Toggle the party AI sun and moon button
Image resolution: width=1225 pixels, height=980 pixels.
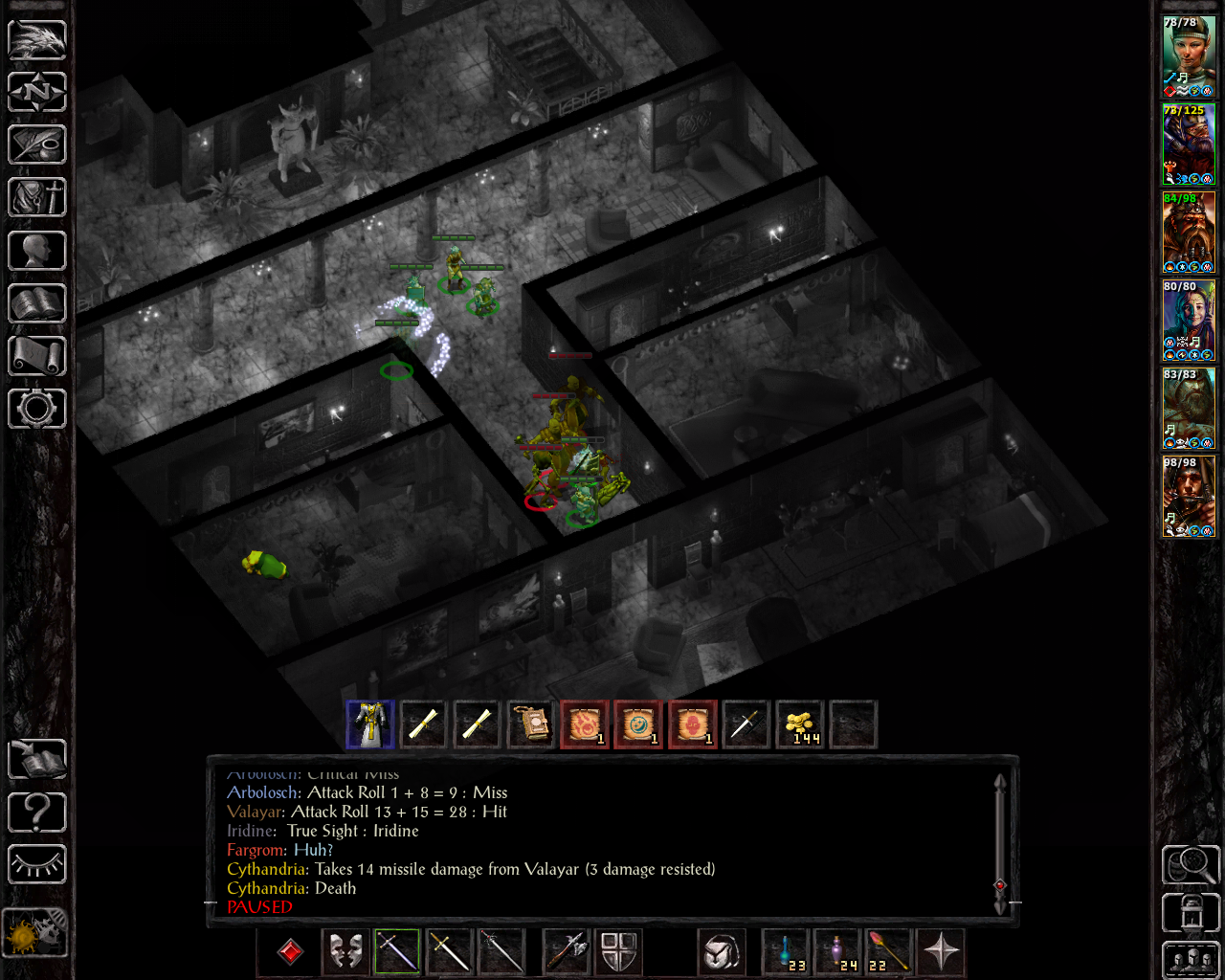[35, 932]
